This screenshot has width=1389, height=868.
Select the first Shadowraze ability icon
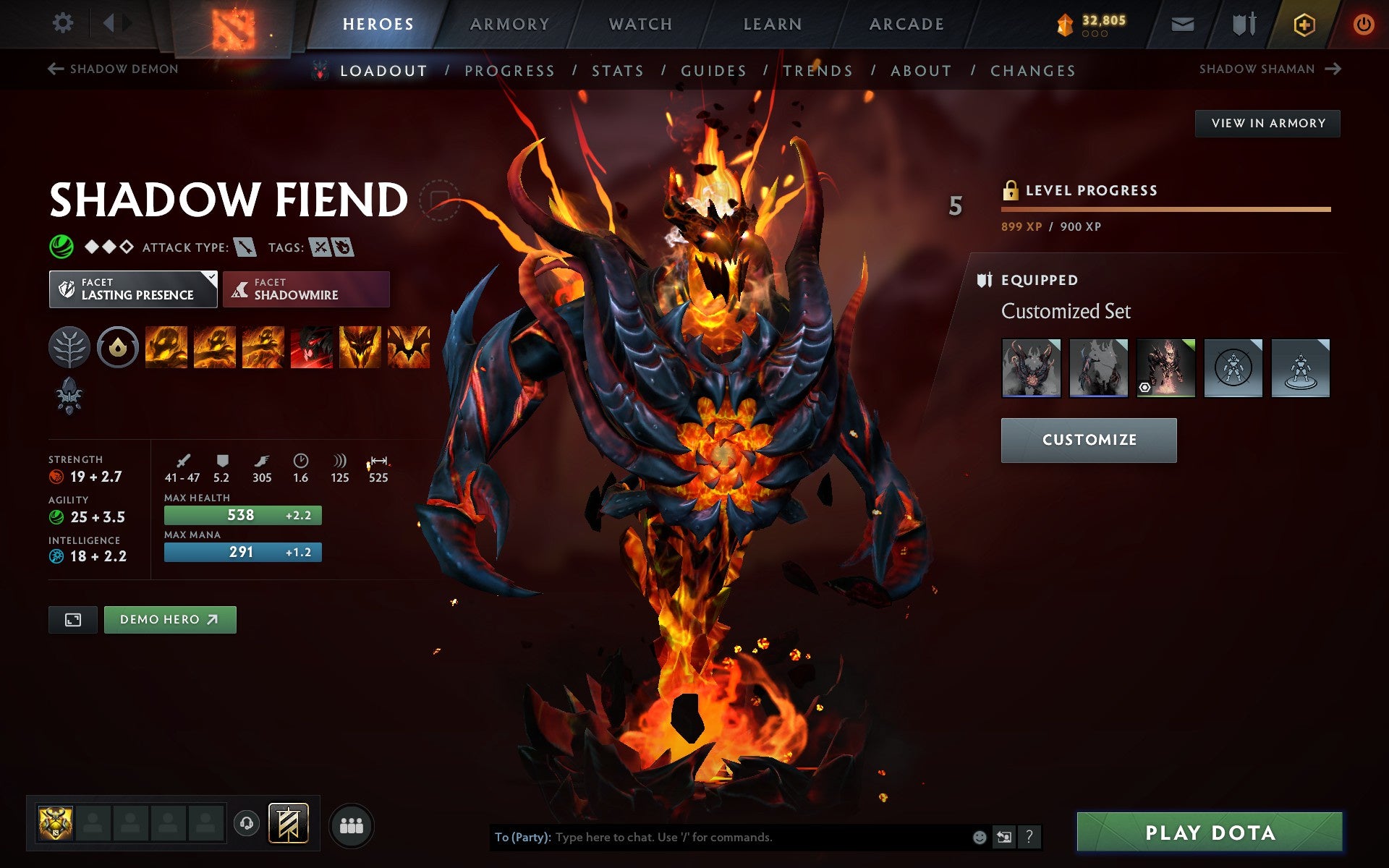click(x=166, y=347)
